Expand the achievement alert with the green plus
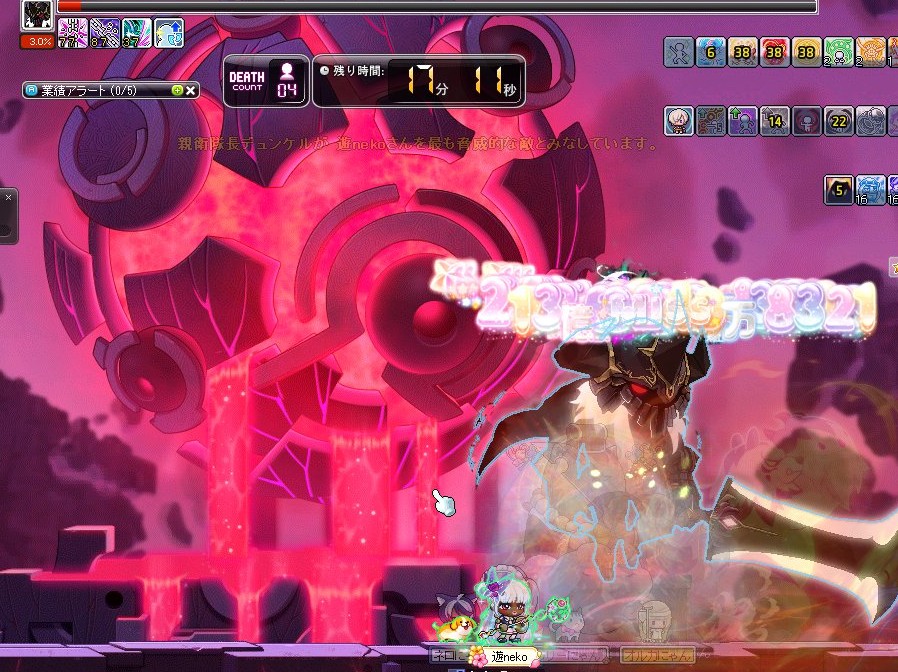 pos(177,90)
